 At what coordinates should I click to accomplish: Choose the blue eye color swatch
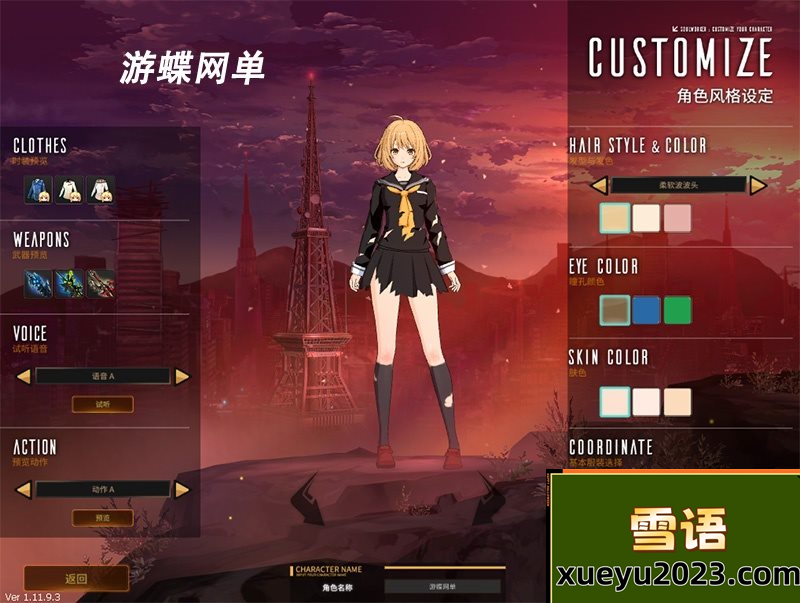click(646, 310)
